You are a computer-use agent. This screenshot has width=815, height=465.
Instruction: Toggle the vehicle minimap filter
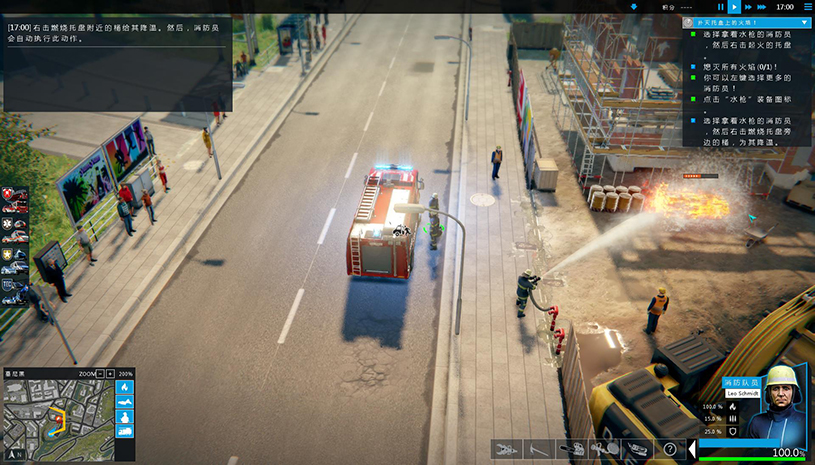(125, 430)
